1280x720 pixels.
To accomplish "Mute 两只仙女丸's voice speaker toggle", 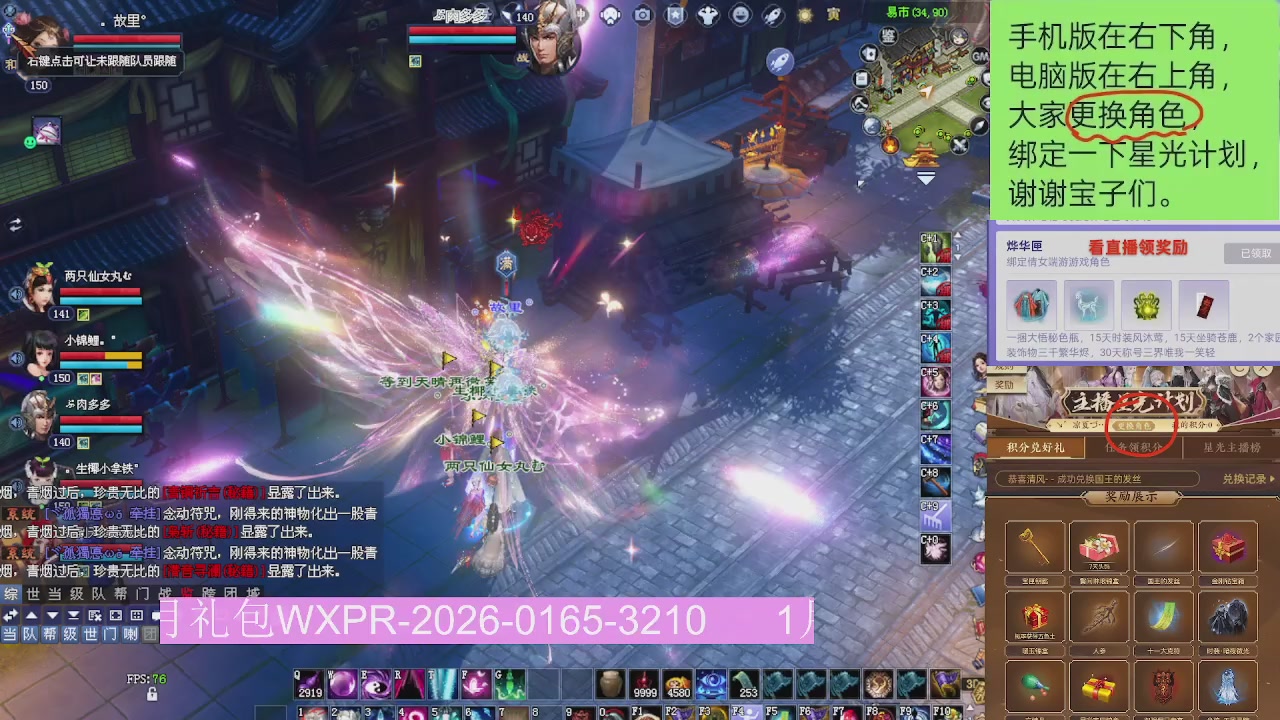I will pos(18,293).
